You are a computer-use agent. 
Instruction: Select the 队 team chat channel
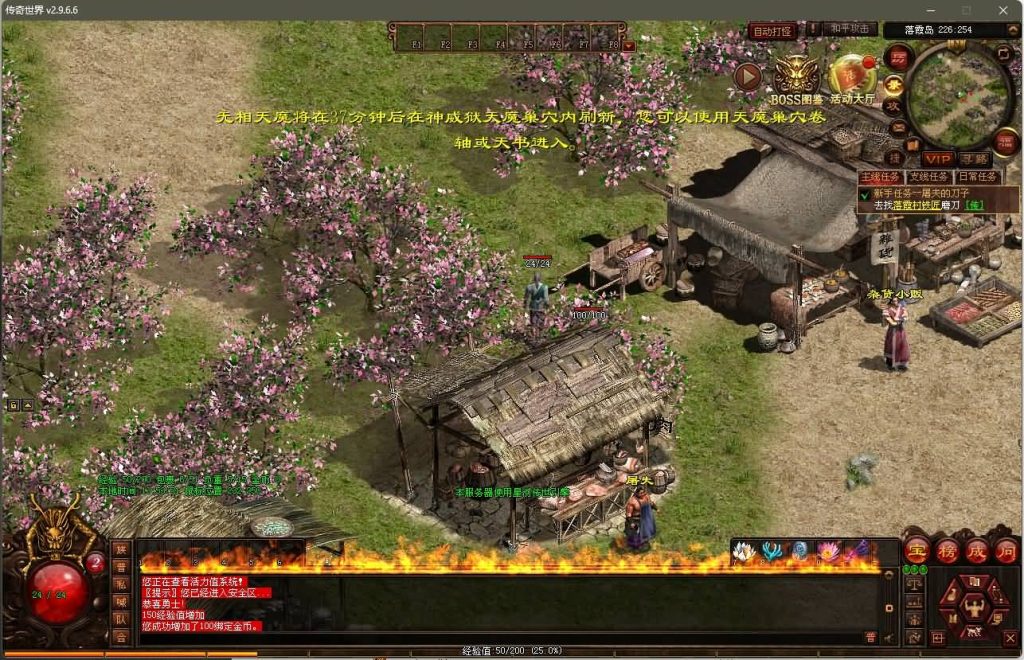click(x=121, y=619)
